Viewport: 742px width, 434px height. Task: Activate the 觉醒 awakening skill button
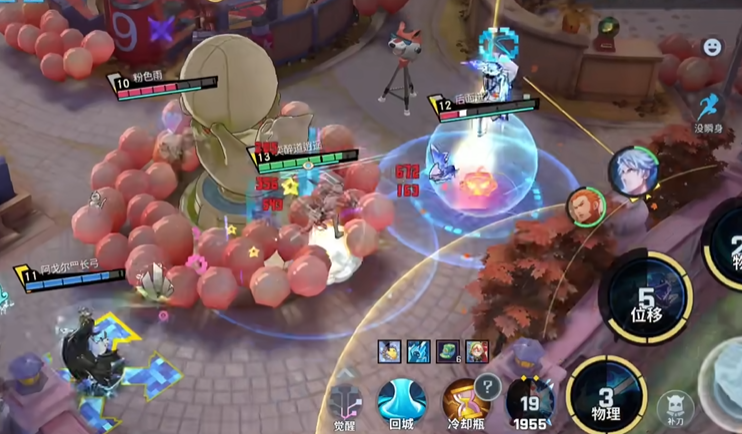(x=345, y=402)
